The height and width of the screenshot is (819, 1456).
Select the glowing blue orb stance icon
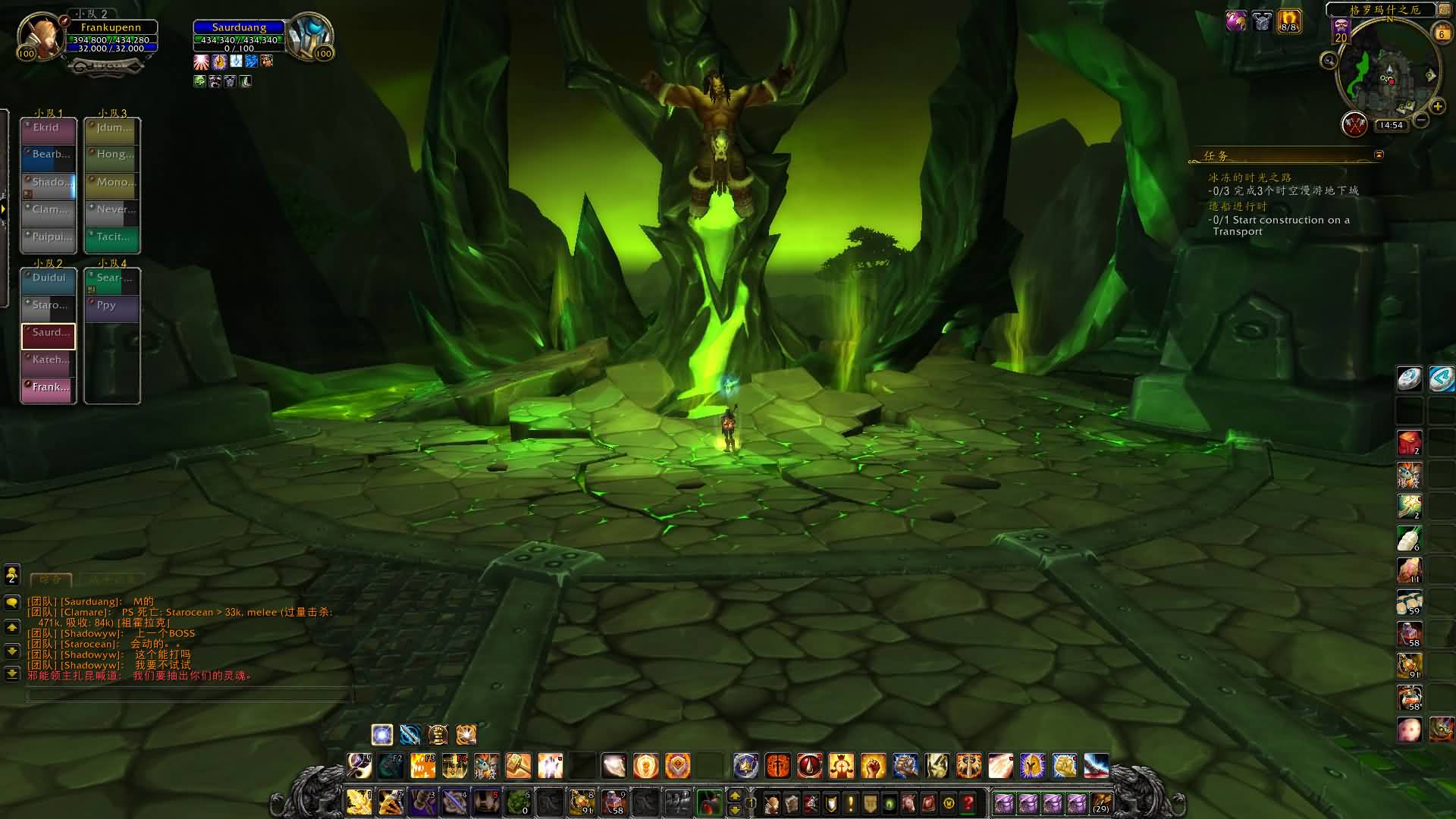click(x=382, y=734)
